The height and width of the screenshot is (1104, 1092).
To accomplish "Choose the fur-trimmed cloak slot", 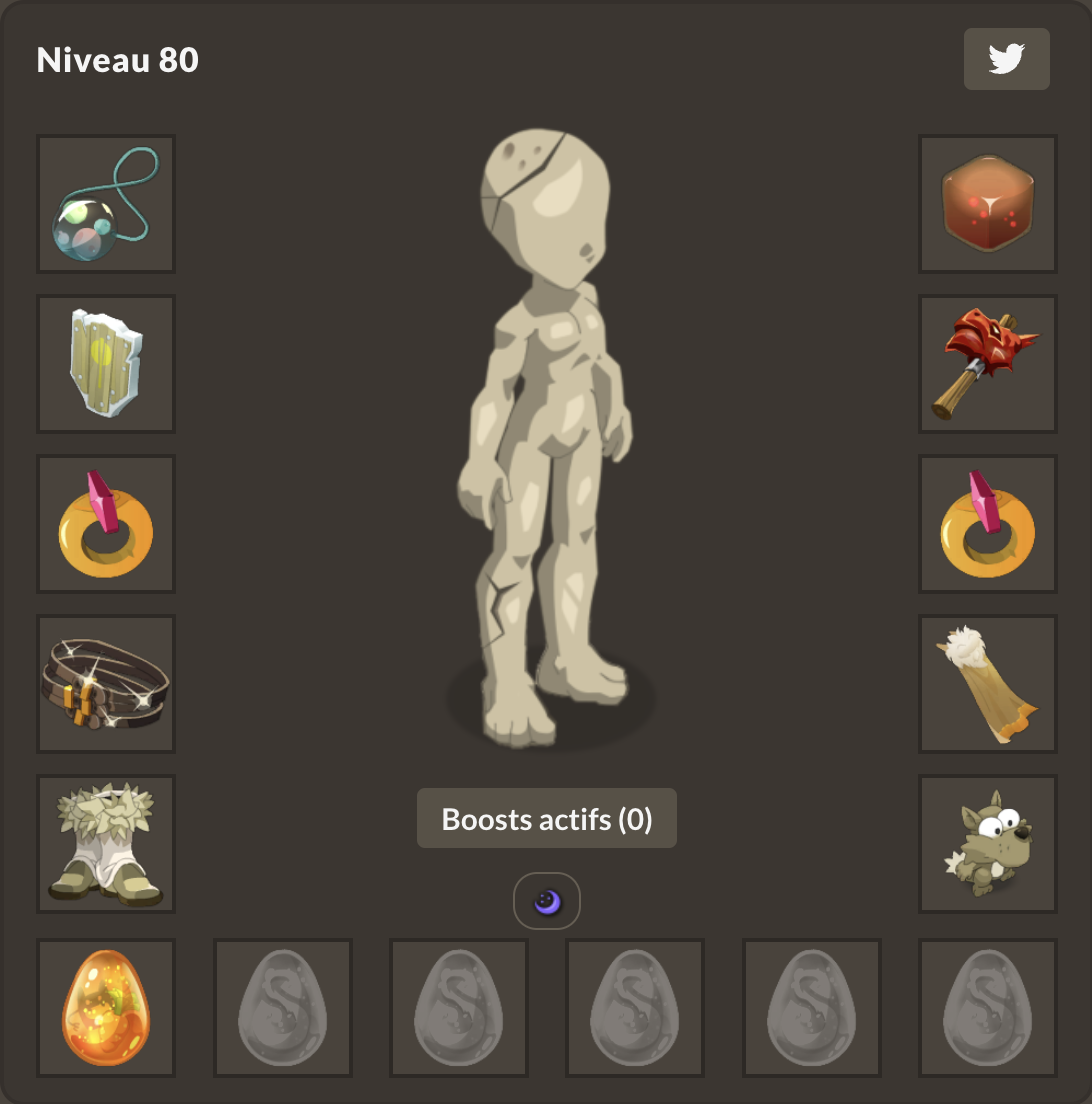I will 988,684.
